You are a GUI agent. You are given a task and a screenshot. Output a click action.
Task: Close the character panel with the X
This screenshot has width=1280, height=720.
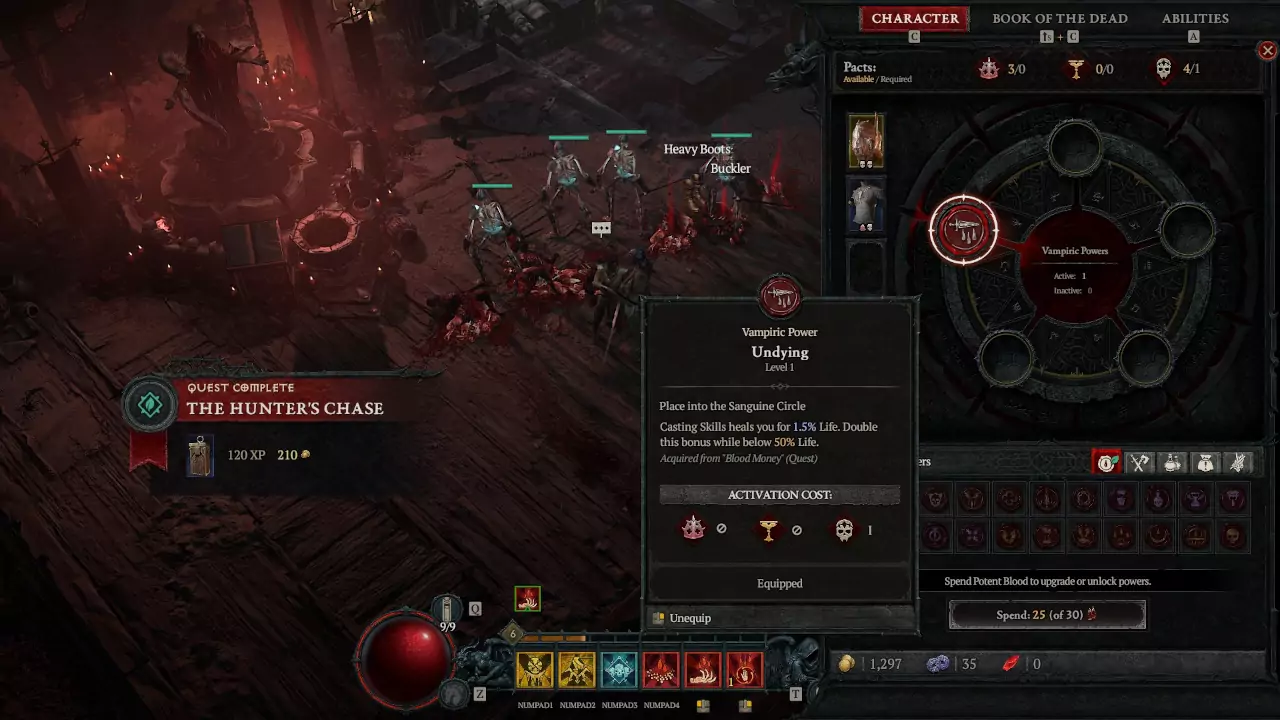pos(1267,50)
